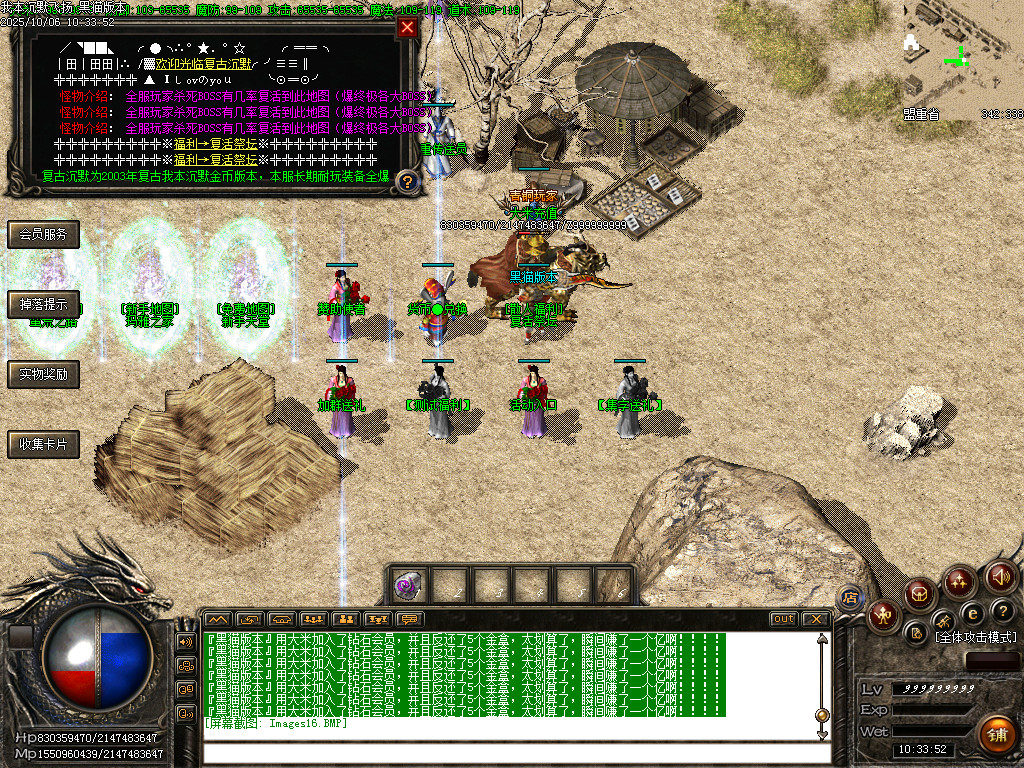Open the 店 shop round icon
Viewport: 1024px width, 768px height.
(x=851, y=598)
